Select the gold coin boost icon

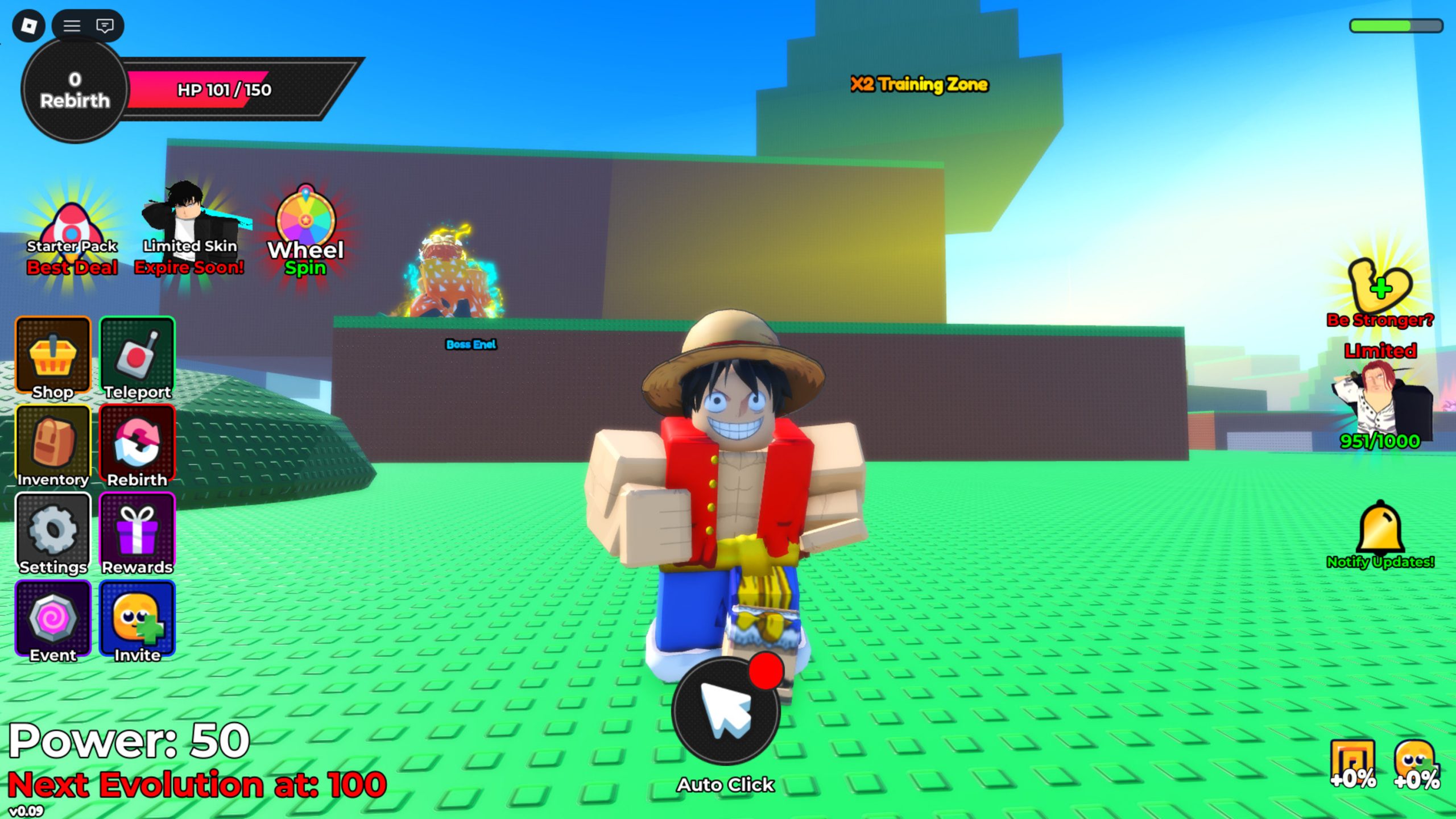pos(1352,763)
